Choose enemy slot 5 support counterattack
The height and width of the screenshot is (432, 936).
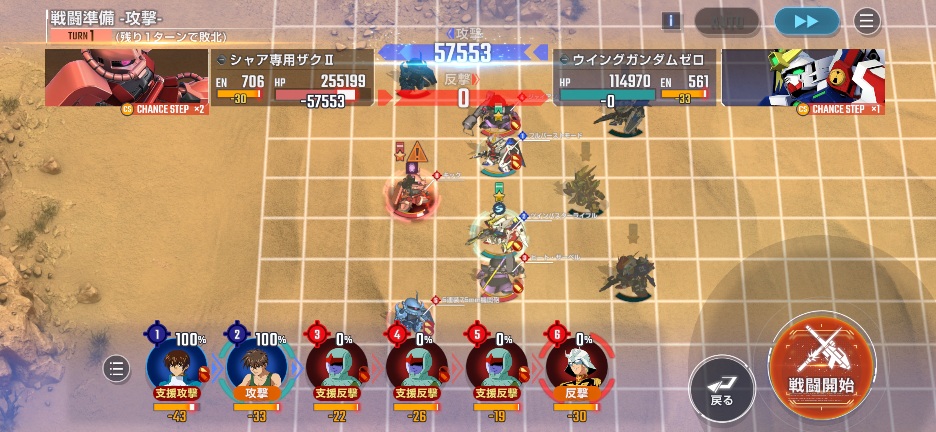tap(497, 365)
